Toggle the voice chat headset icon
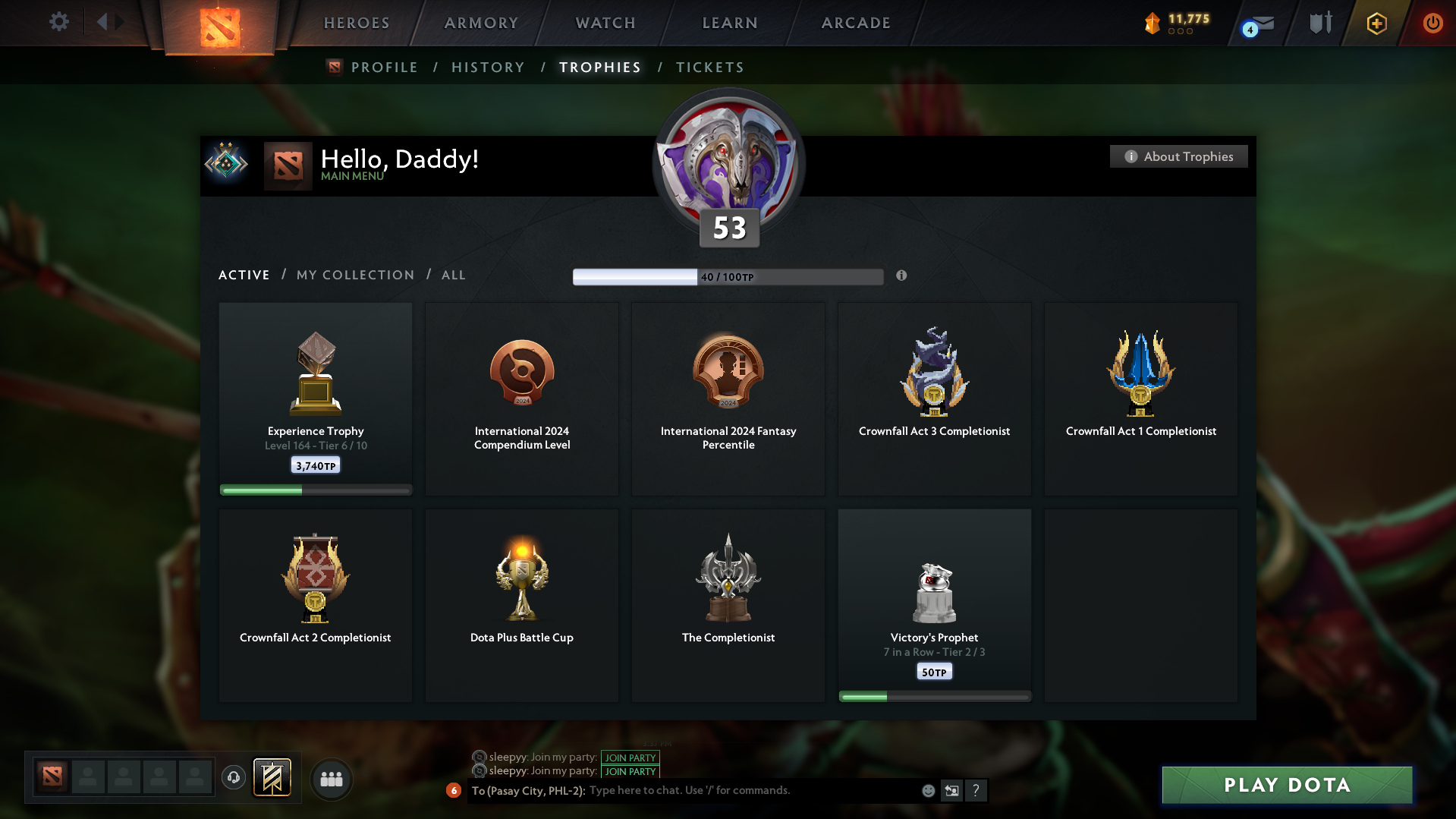Screen dimensions: 1456x819 233,778
